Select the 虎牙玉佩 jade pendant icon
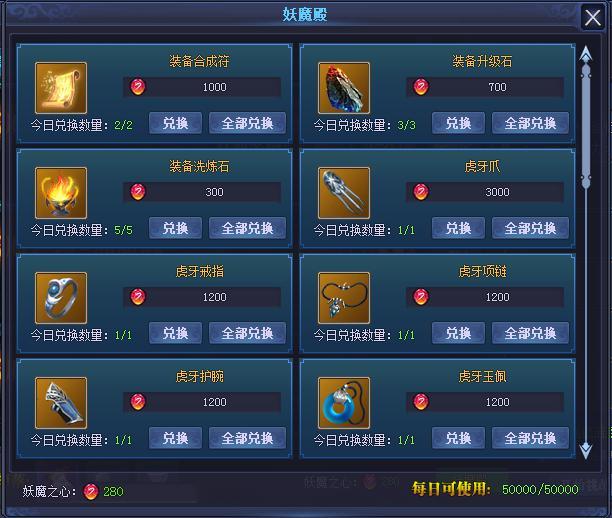The height and width of the screenshot is (518, 612). 344,403
